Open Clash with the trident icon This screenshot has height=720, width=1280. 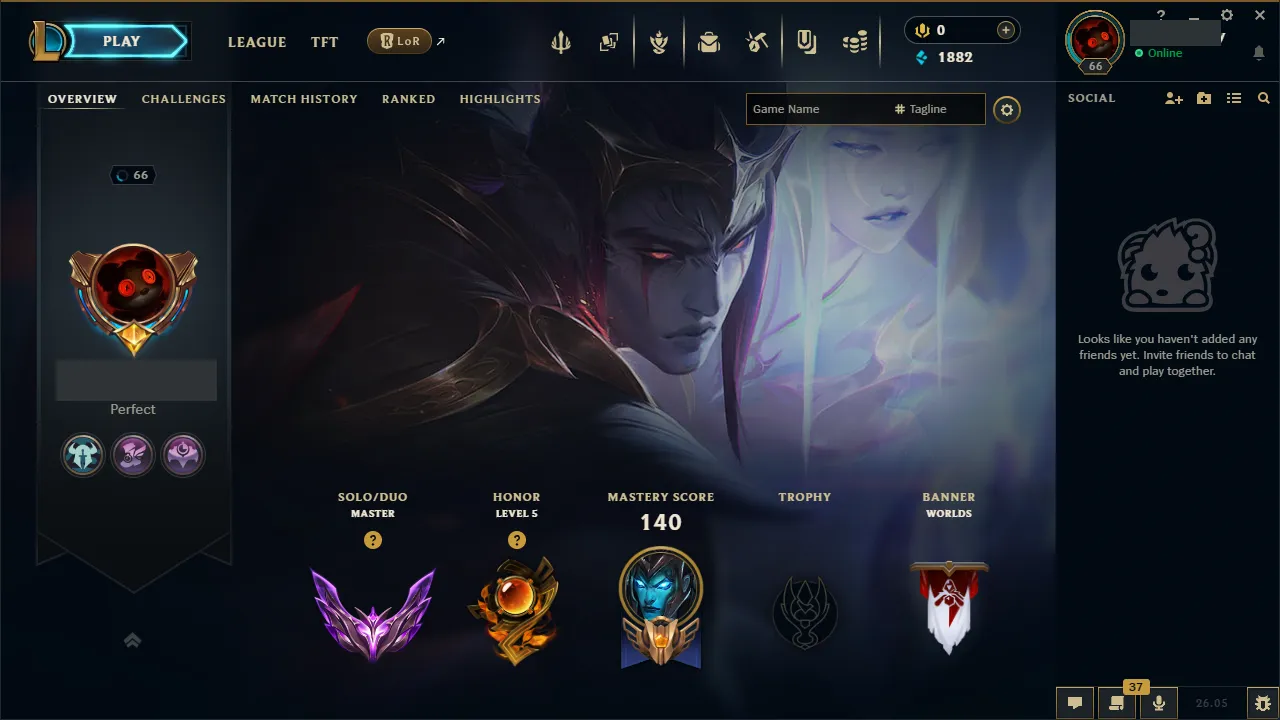561,41
